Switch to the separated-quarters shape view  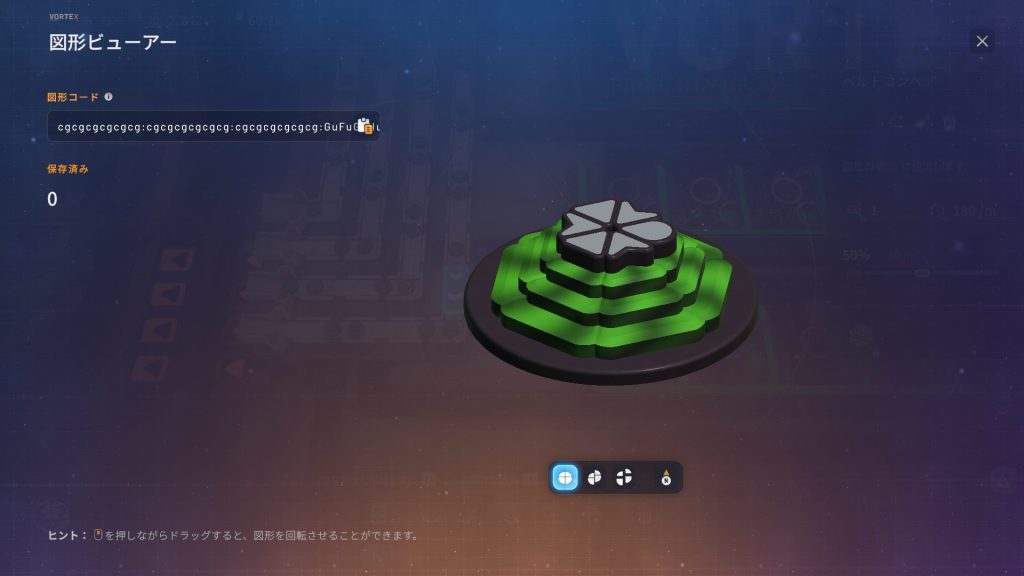click(624, 478)
